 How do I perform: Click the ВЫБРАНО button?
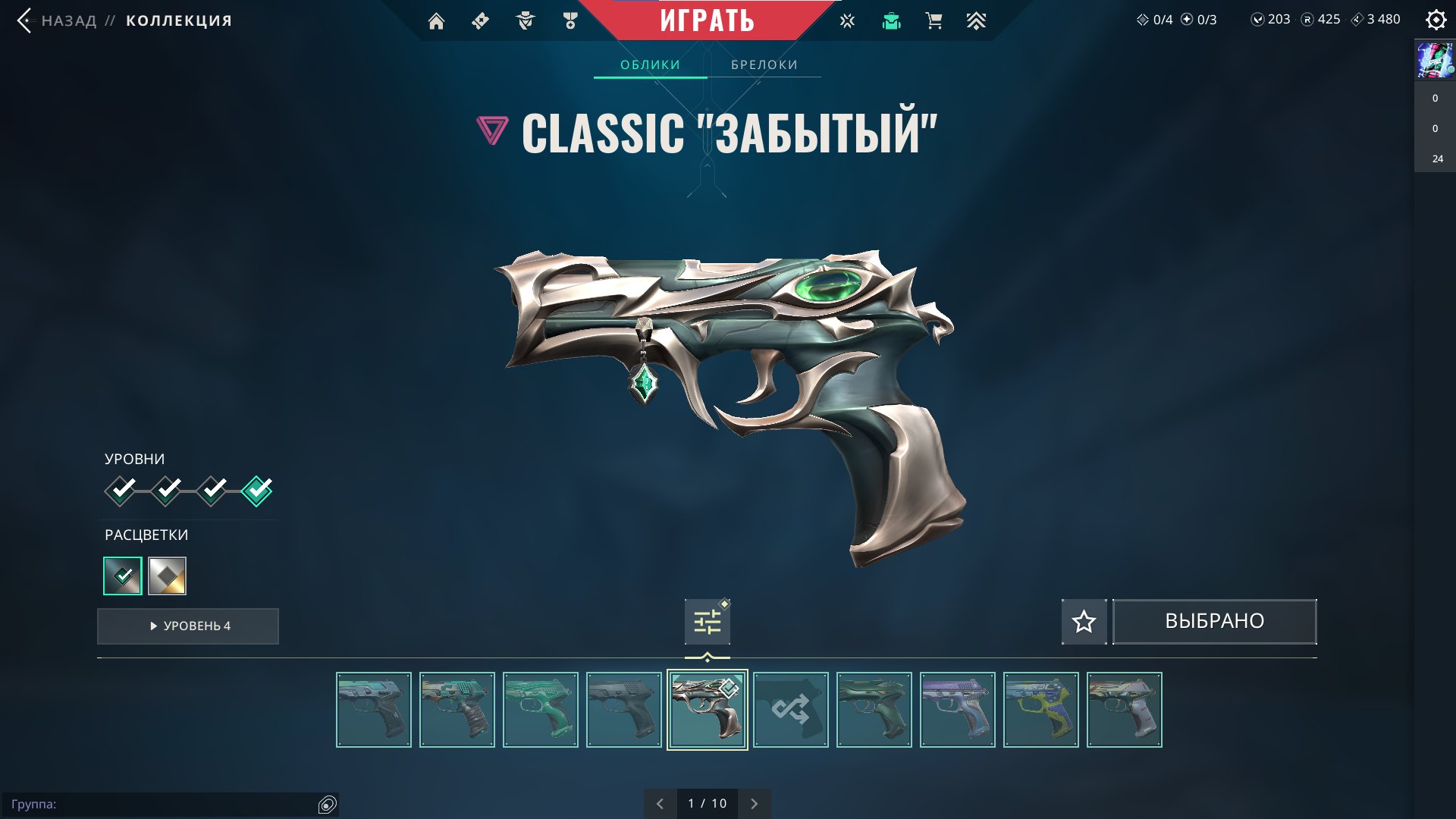(1214, 622)
